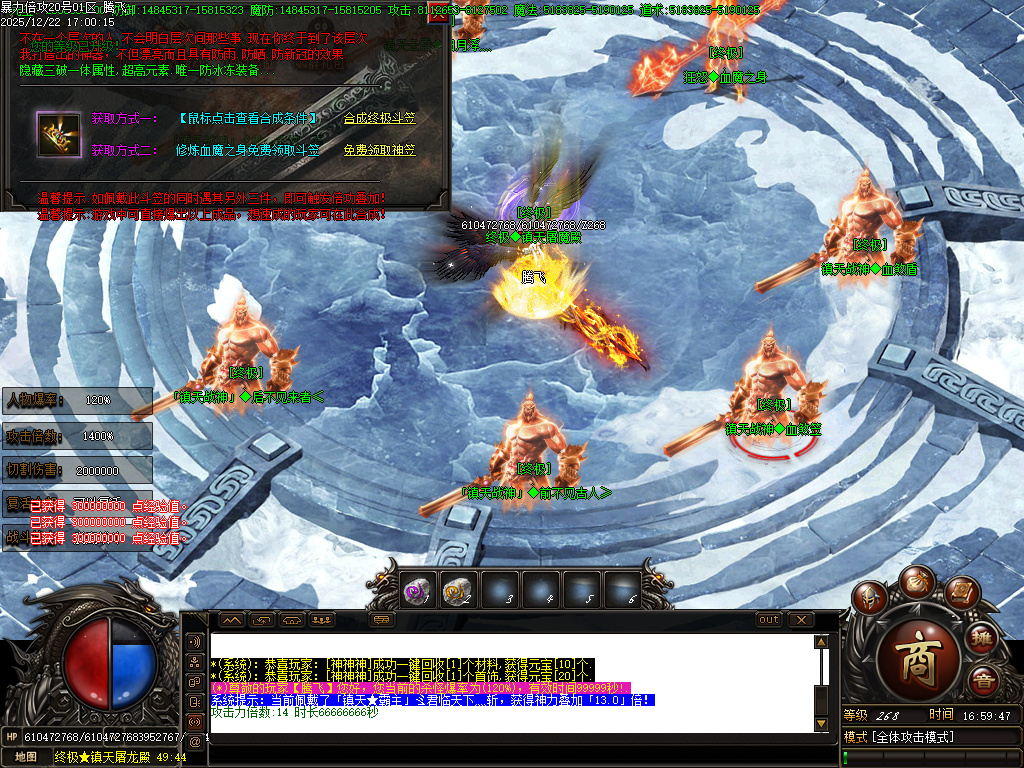
Task: Click the 人物爆率 stat panel
Action: (77, 400)
